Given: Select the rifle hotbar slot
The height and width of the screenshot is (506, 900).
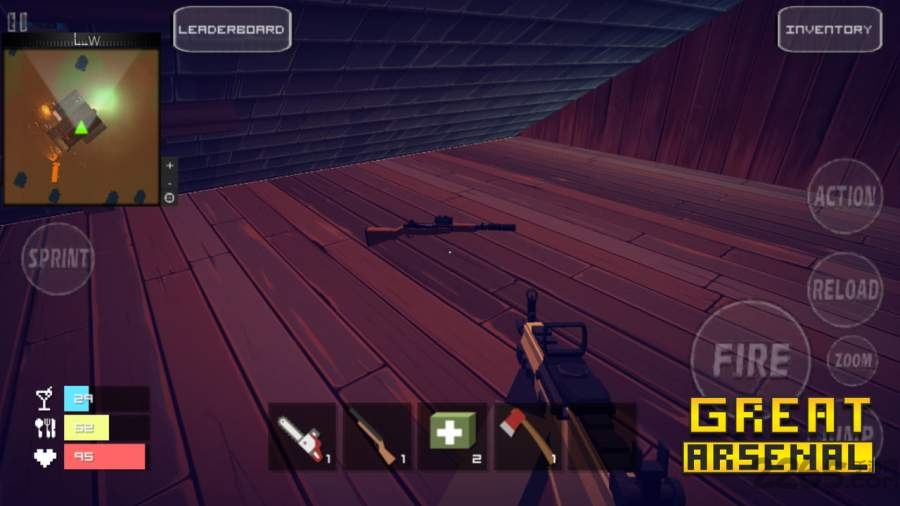Looking at the screenshot, I should point(378,437).
